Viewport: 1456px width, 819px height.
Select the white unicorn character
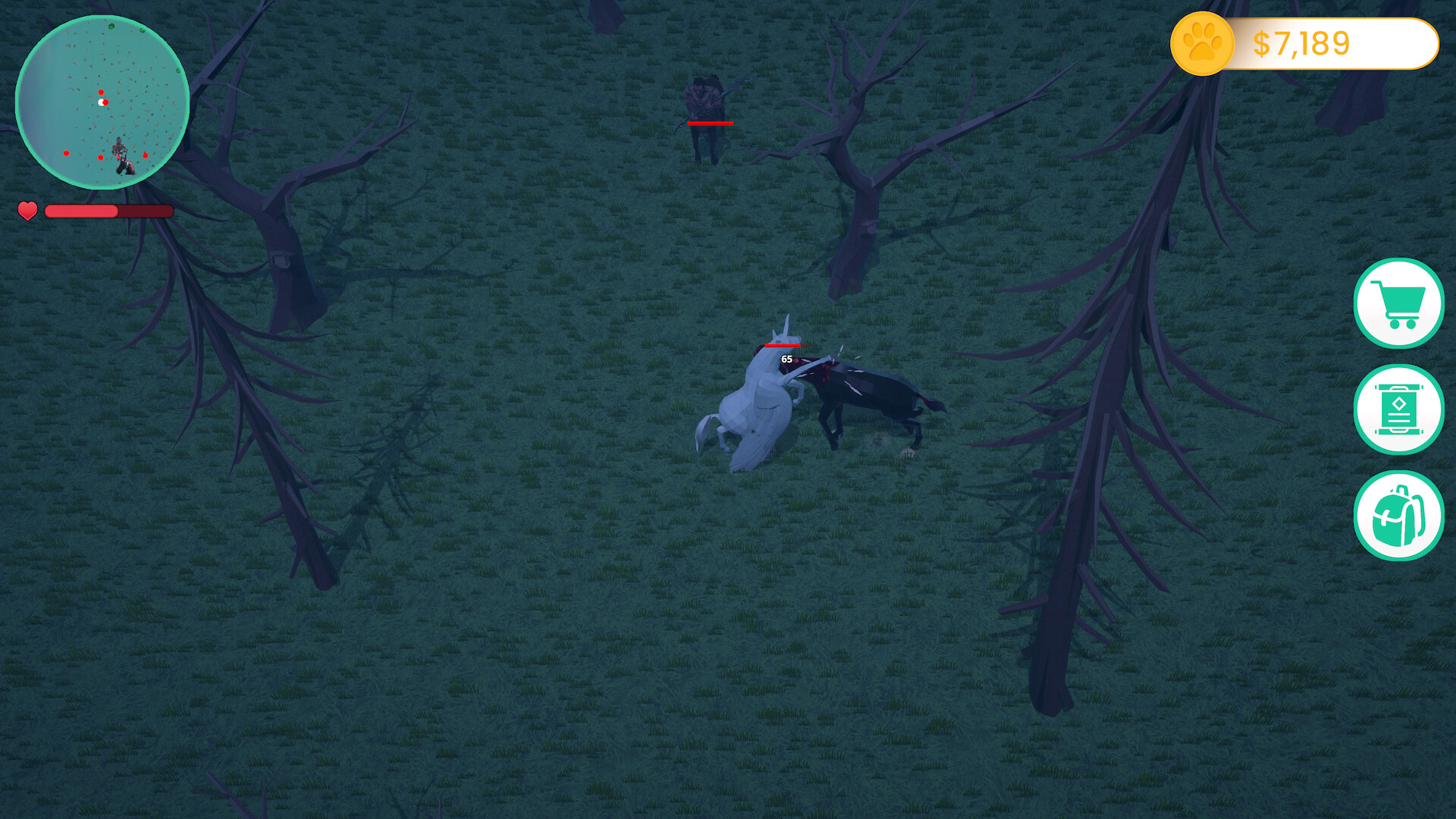[x=758, y=402]
